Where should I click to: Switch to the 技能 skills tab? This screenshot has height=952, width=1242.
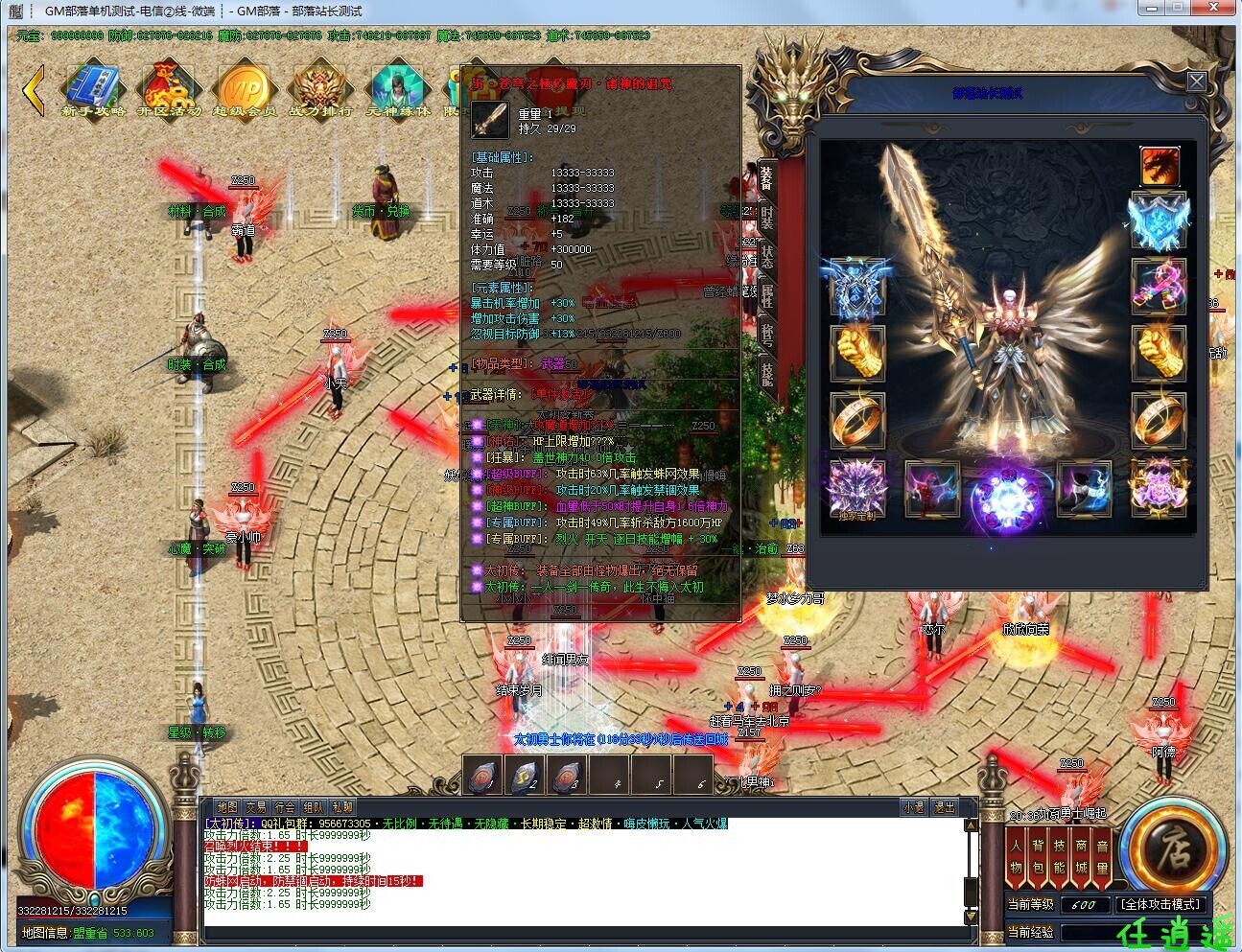coord(767,372)
